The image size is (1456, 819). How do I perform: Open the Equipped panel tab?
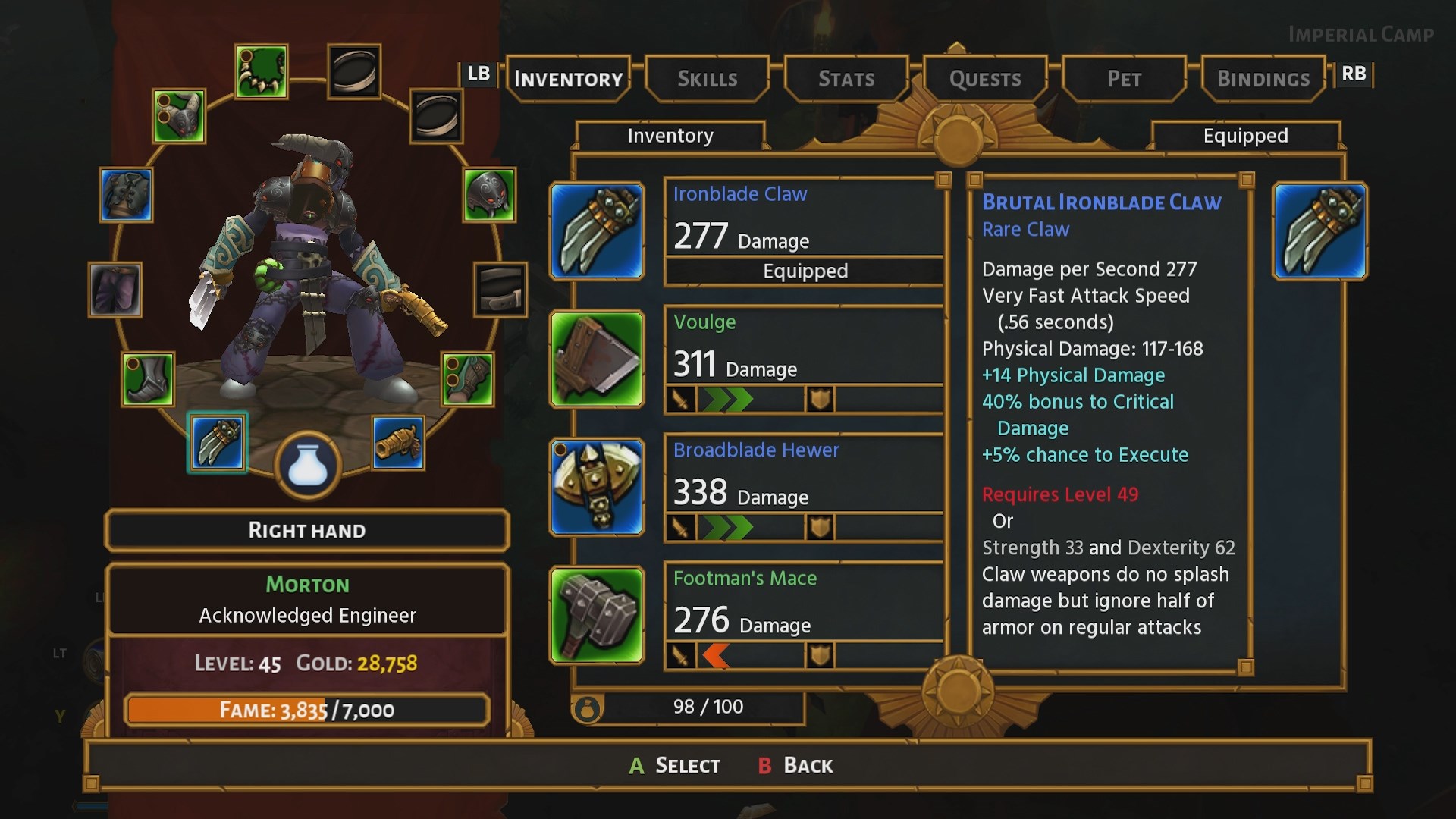point(1246,136)
